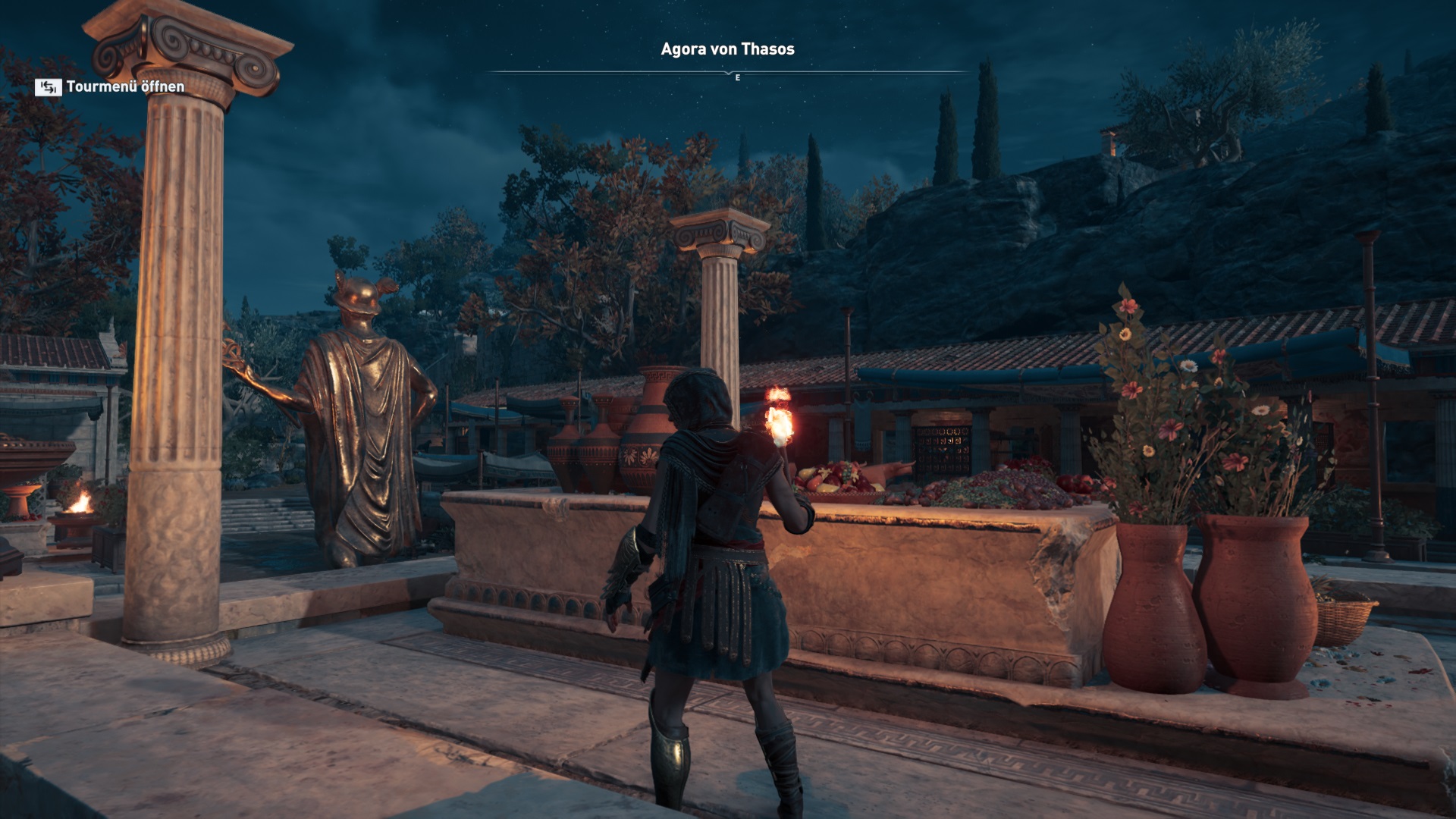This screenshot has height=819, width=1456.
Task: Open the tour menu via Tourmenü öffnen
Action: (111, 87)
